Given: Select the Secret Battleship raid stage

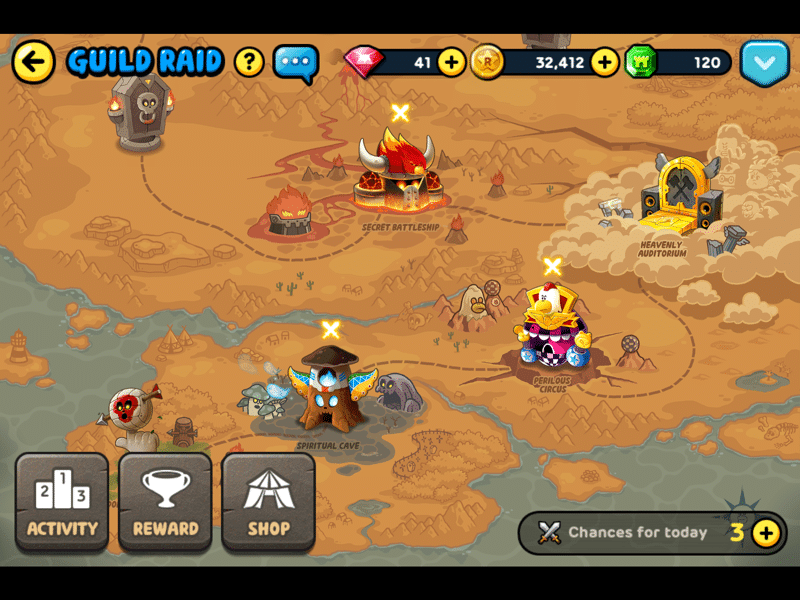Looking at the screenshot, I should tap(400, 175).
